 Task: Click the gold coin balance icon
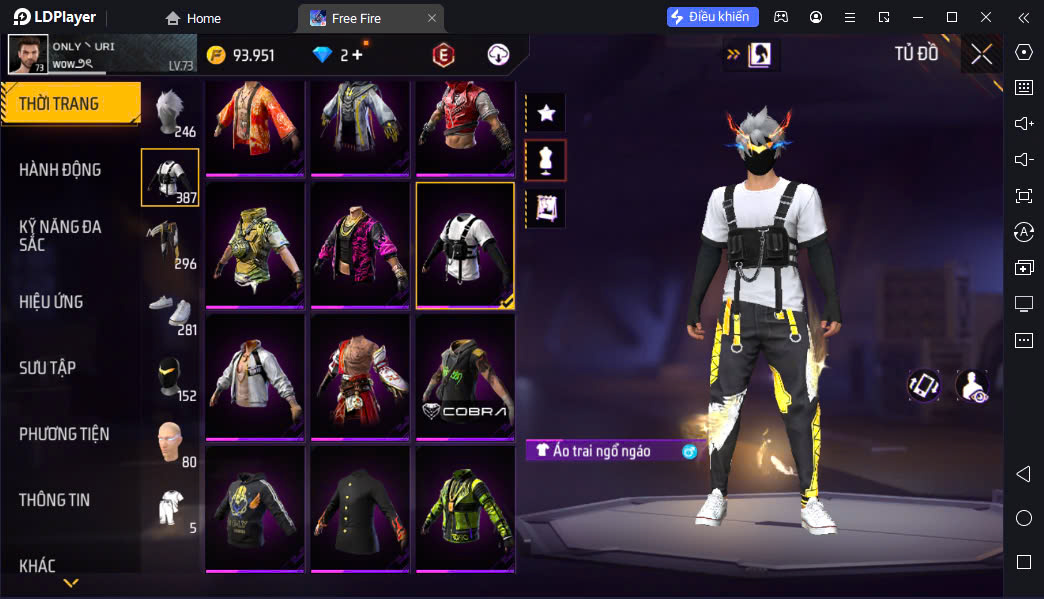click(x=216, y=55)
